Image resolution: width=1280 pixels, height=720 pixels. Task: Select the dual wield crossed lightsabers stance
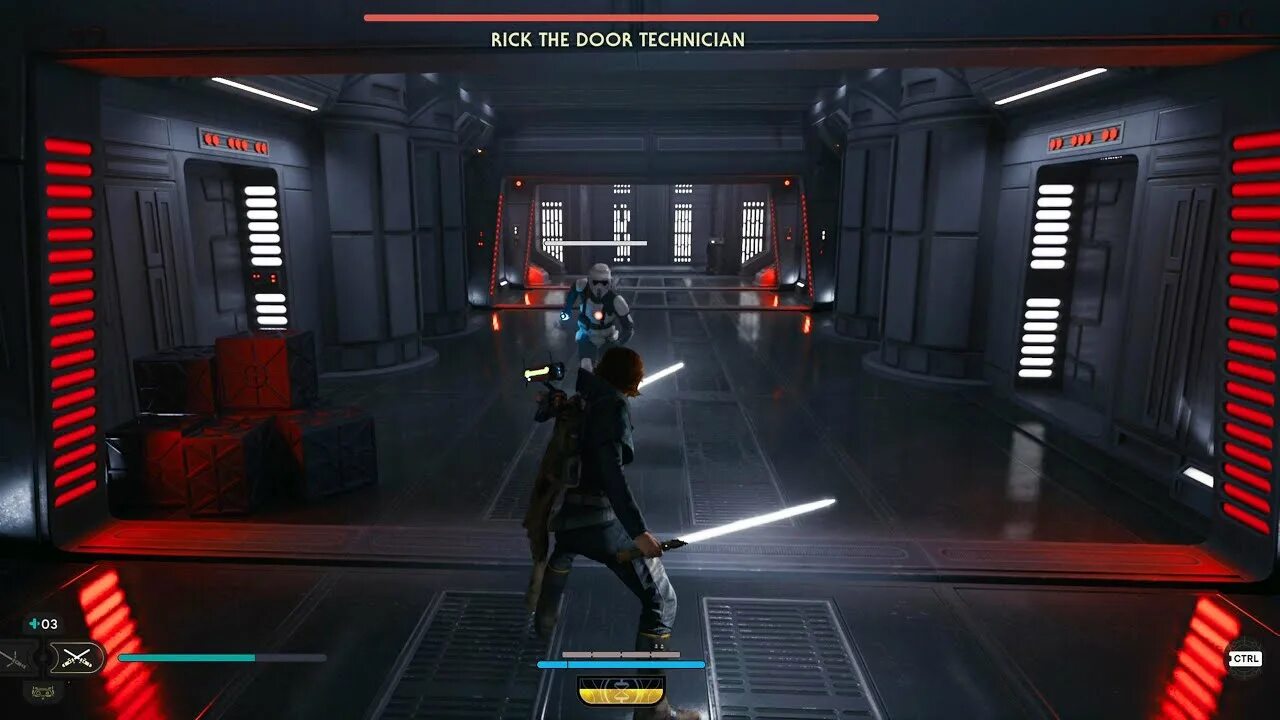click(77, 657)
